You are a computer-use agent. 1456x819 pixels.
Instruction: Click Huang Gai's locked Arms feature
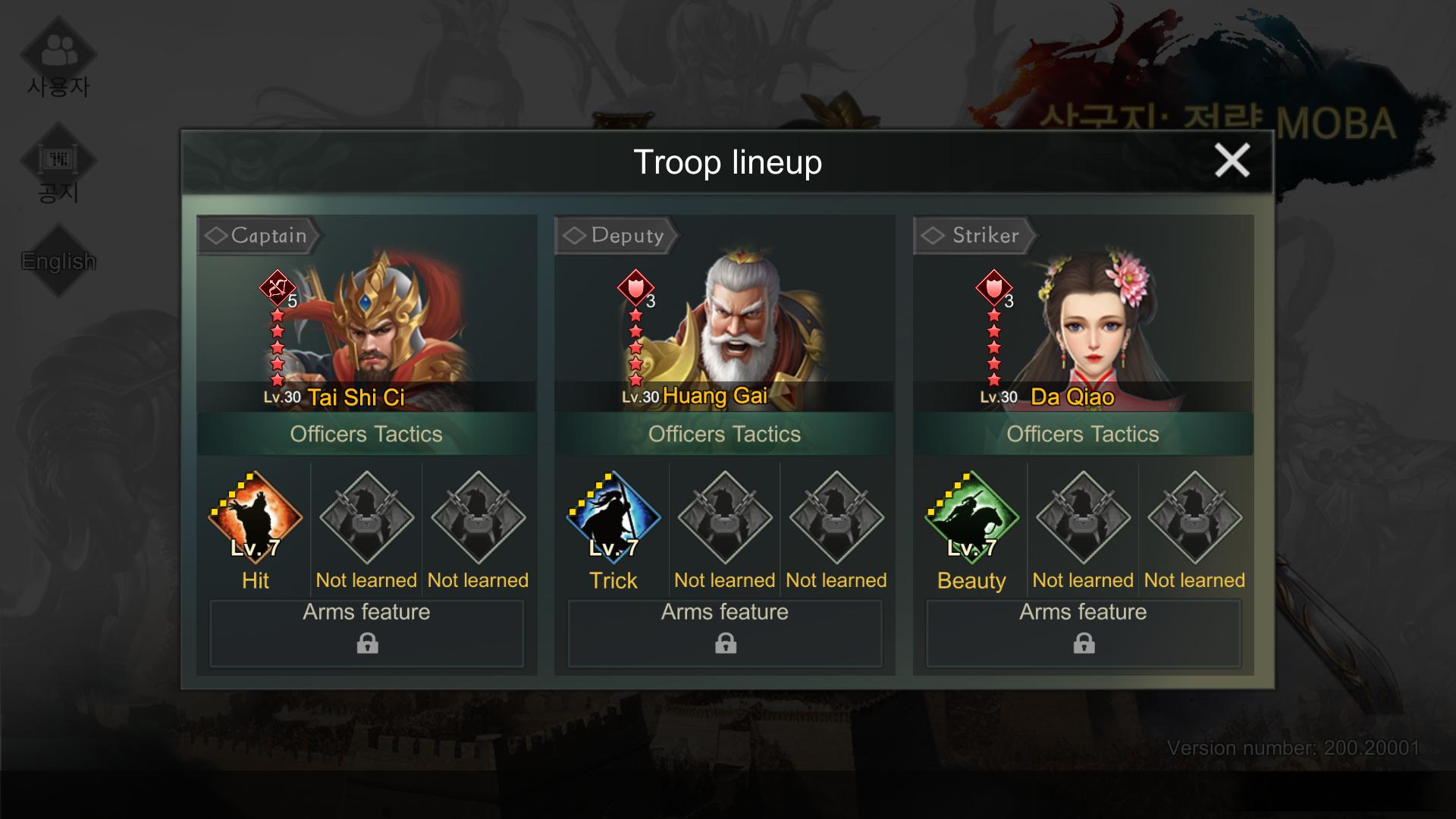pos(725,633)
